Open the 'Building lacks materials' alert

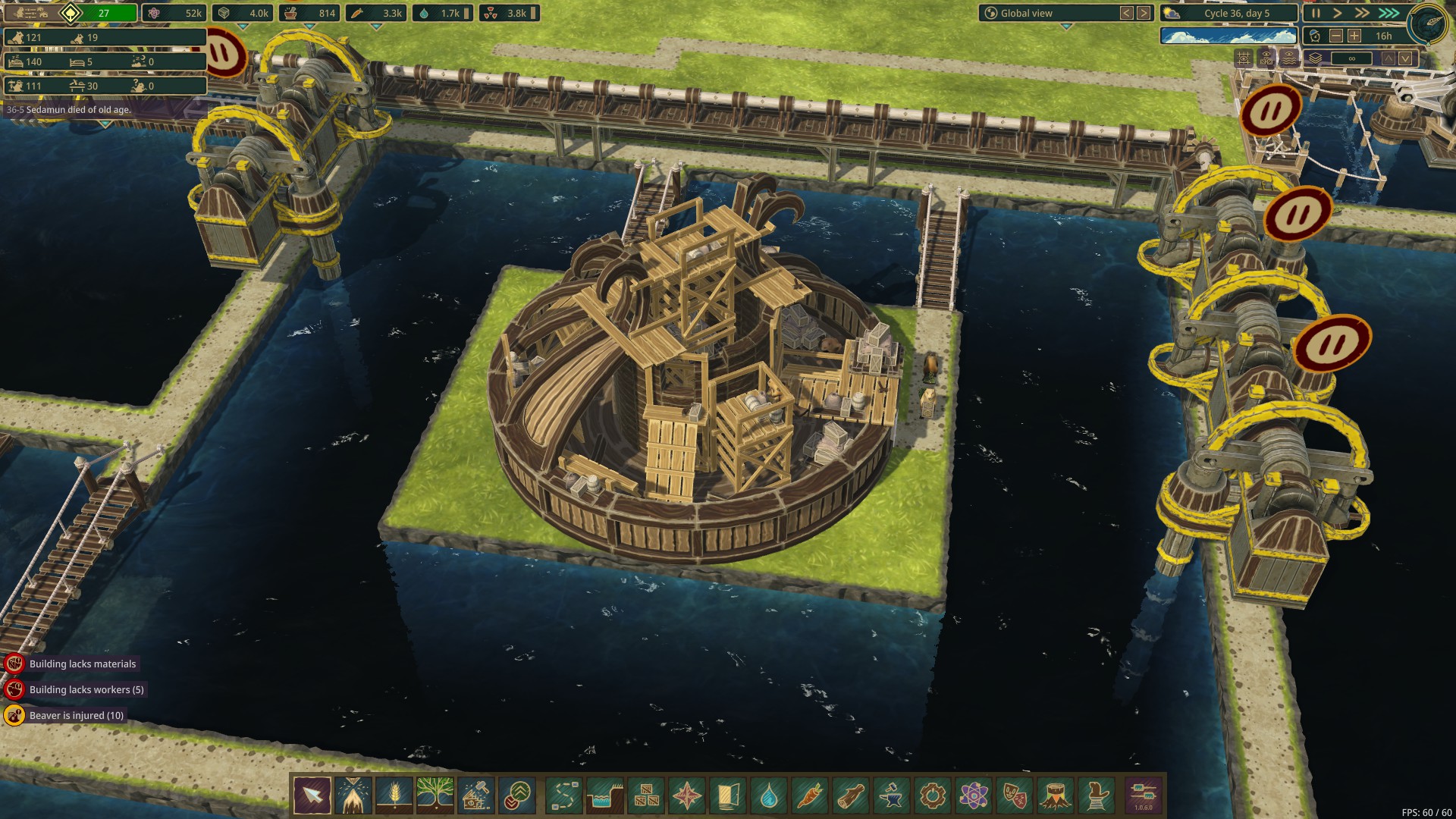(82, 664)
